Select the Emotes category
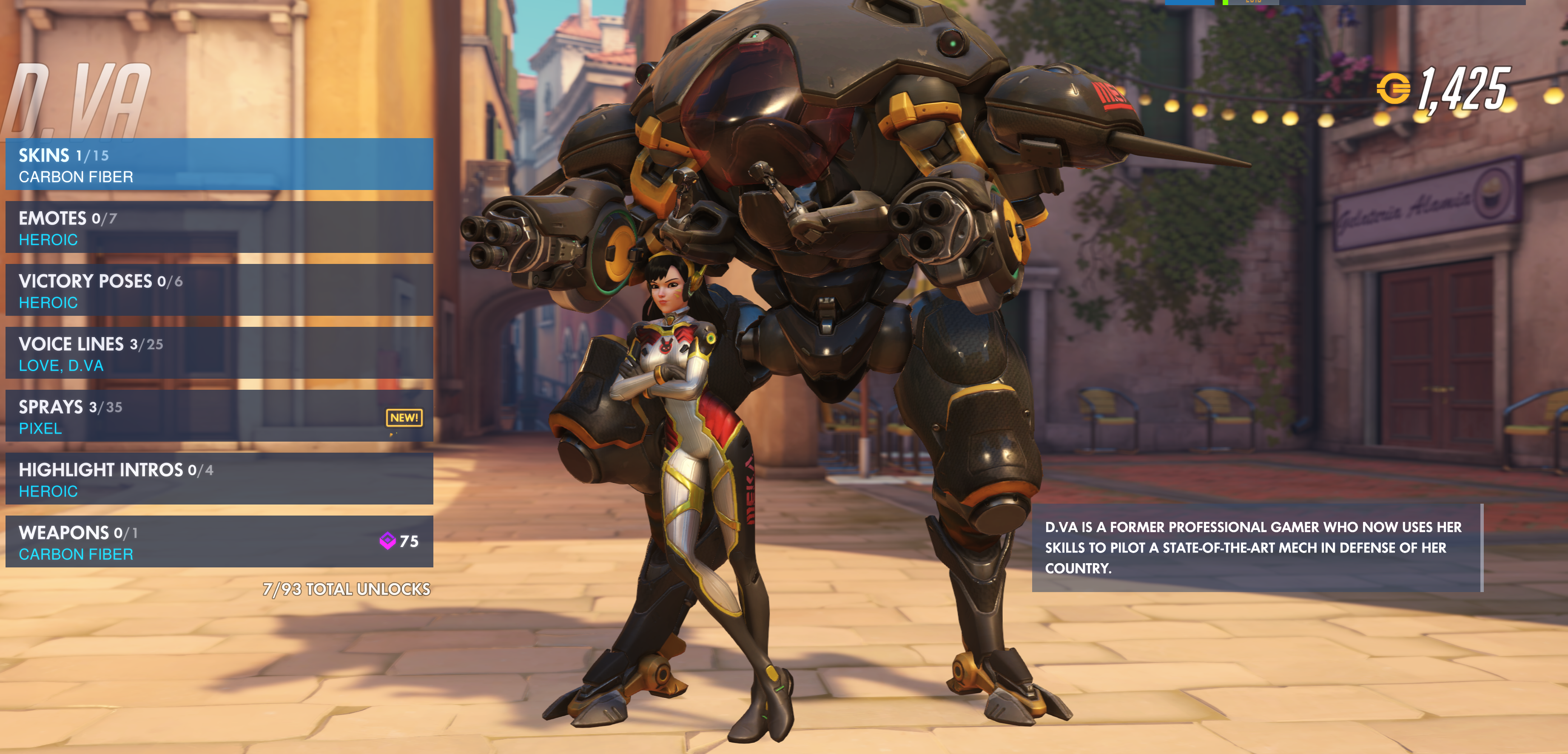The image size is (1568, 754). [219, 227]
